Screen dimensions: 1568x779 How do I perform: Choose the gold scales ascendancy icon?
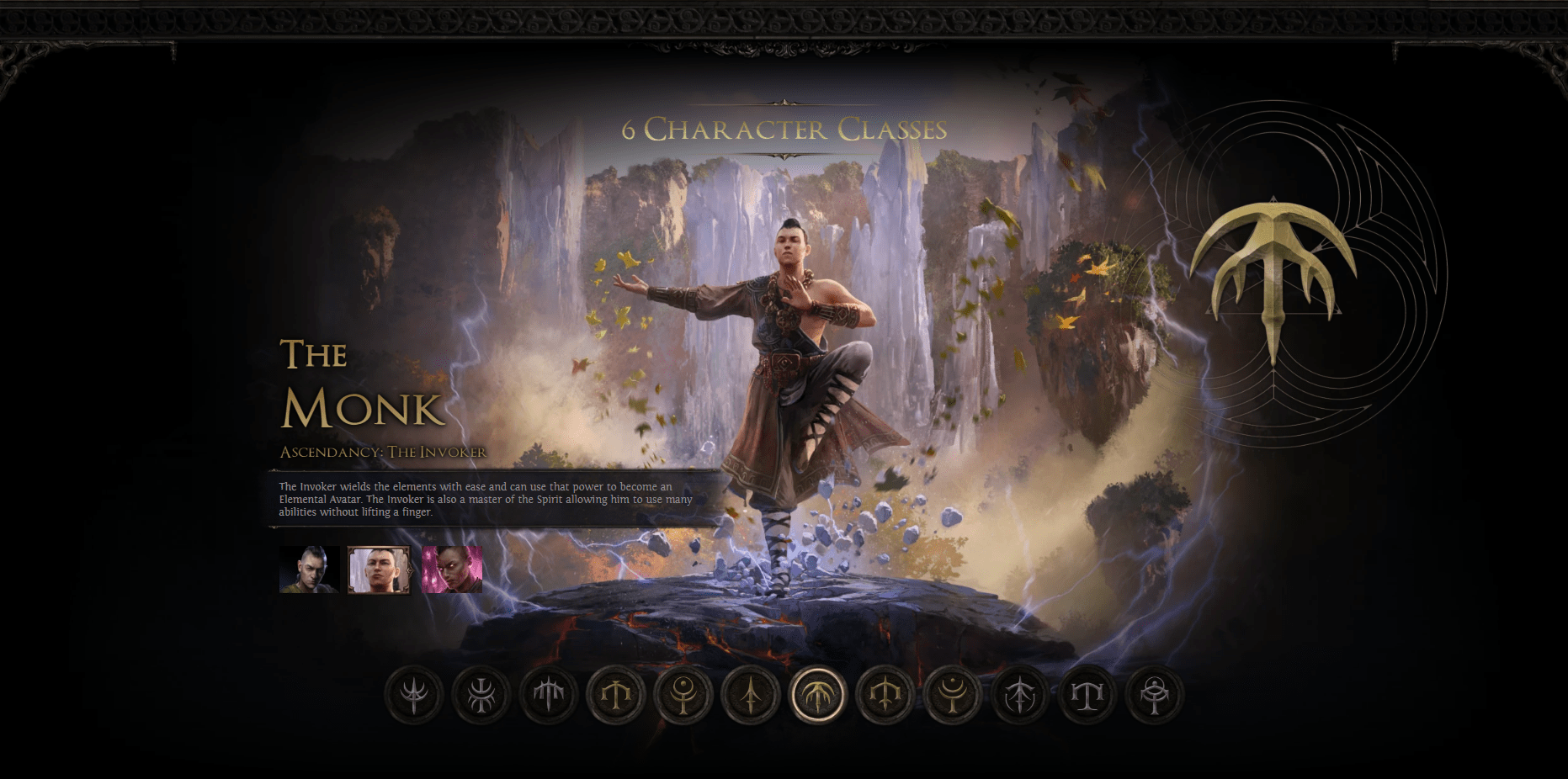coord(617,694)
